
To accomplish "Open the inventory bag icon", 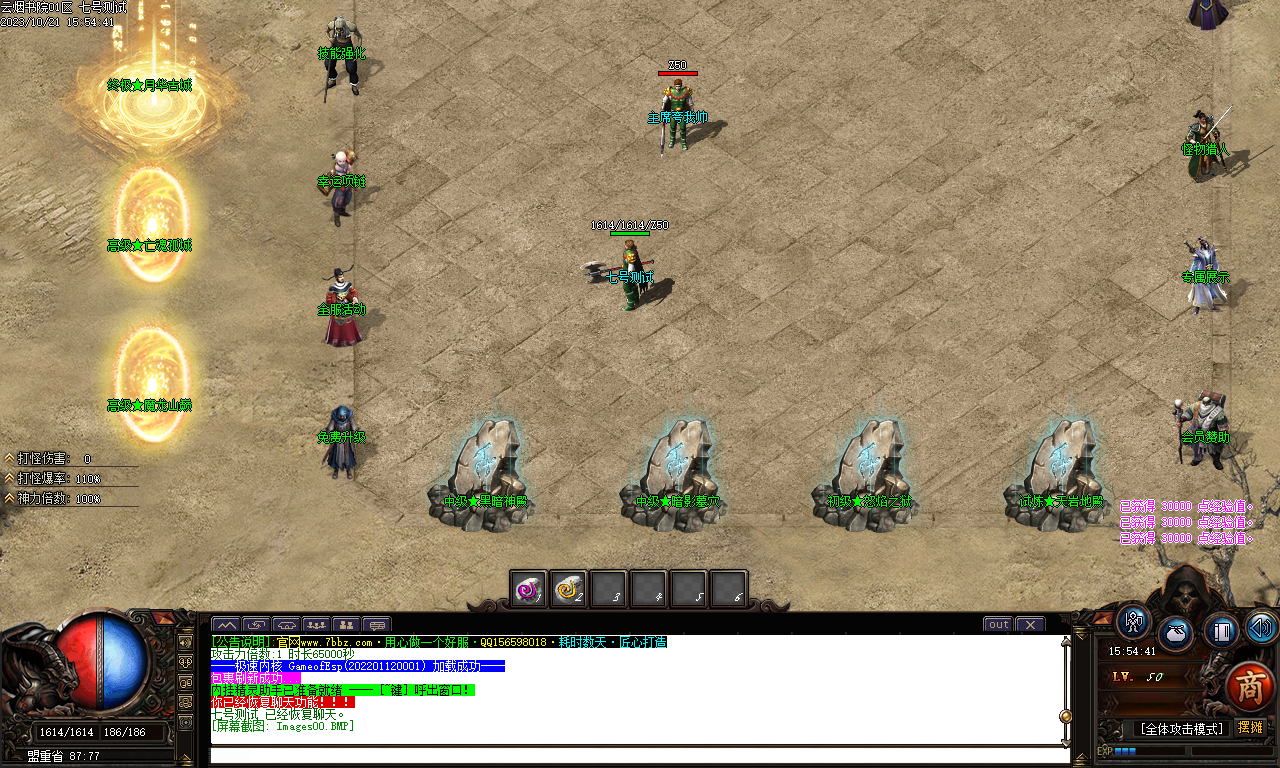I will [x=1175, y=633].
